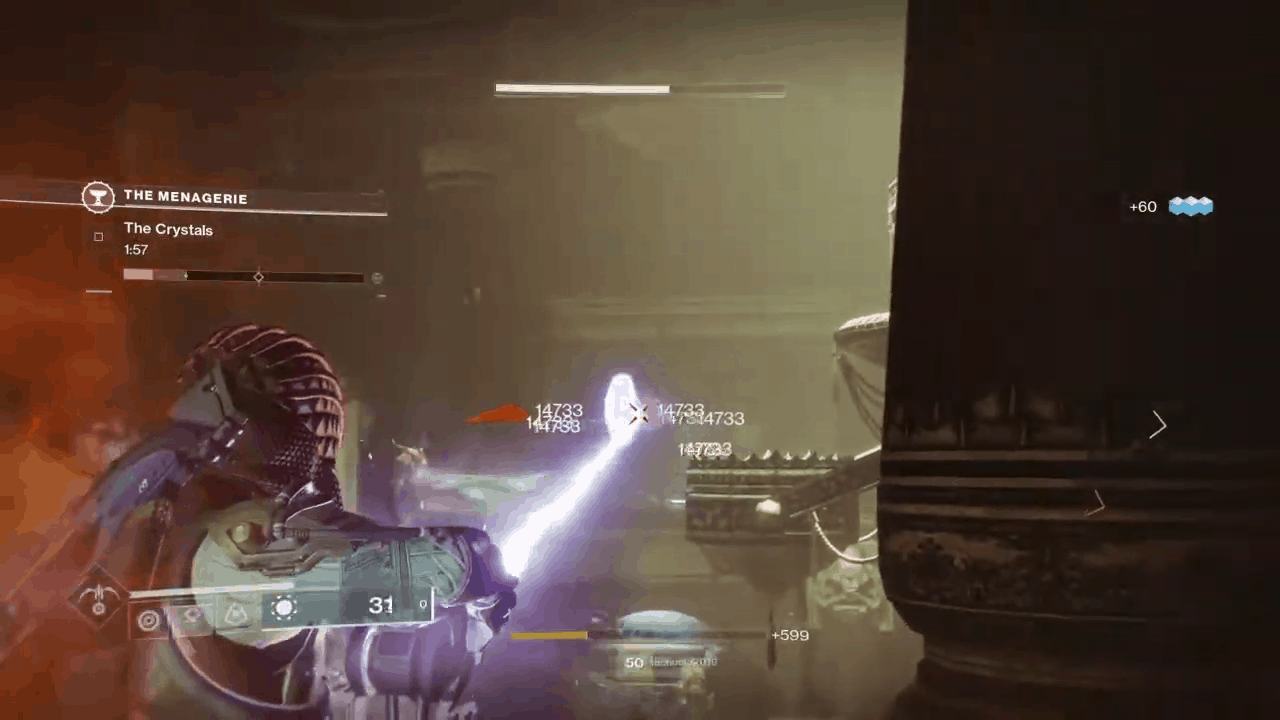The width and height of the screenshot is (1280, 720).
Task: Click the ammo counter showing 31
Action: pyautogui.click(x=381, y=604)
